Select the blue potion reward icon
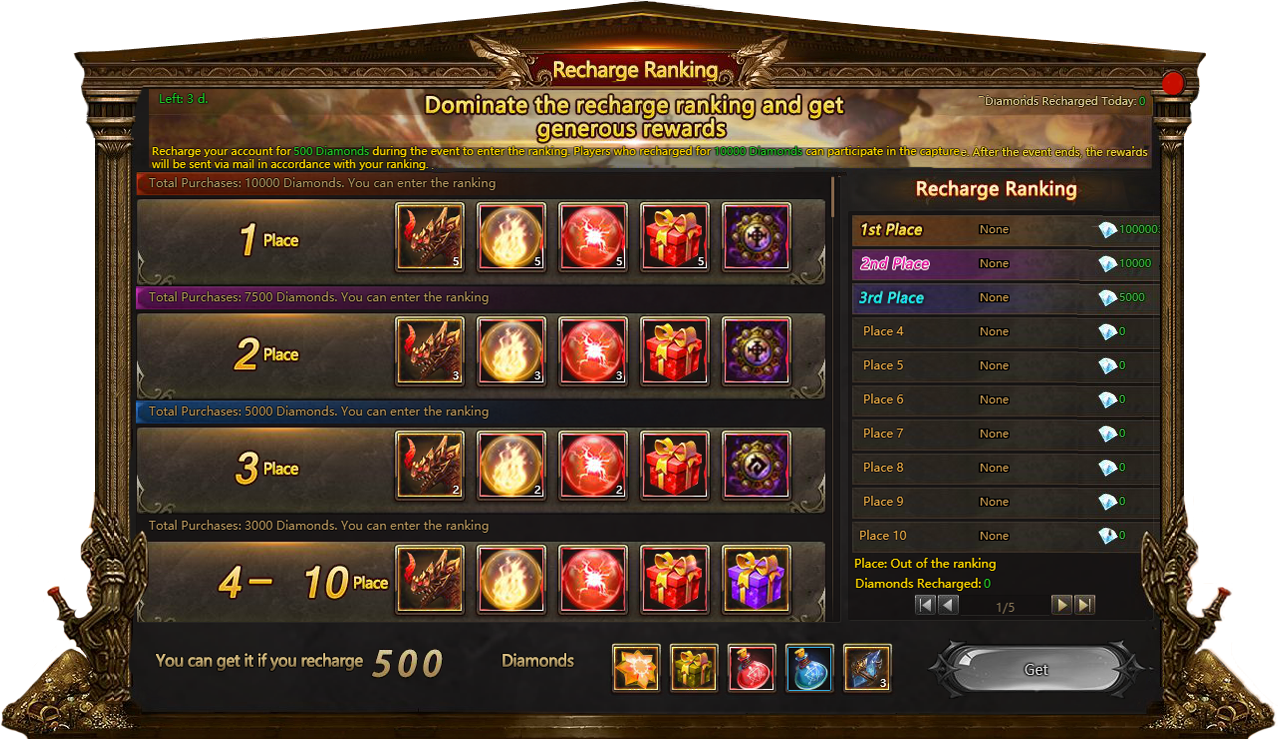 point(810,668)
